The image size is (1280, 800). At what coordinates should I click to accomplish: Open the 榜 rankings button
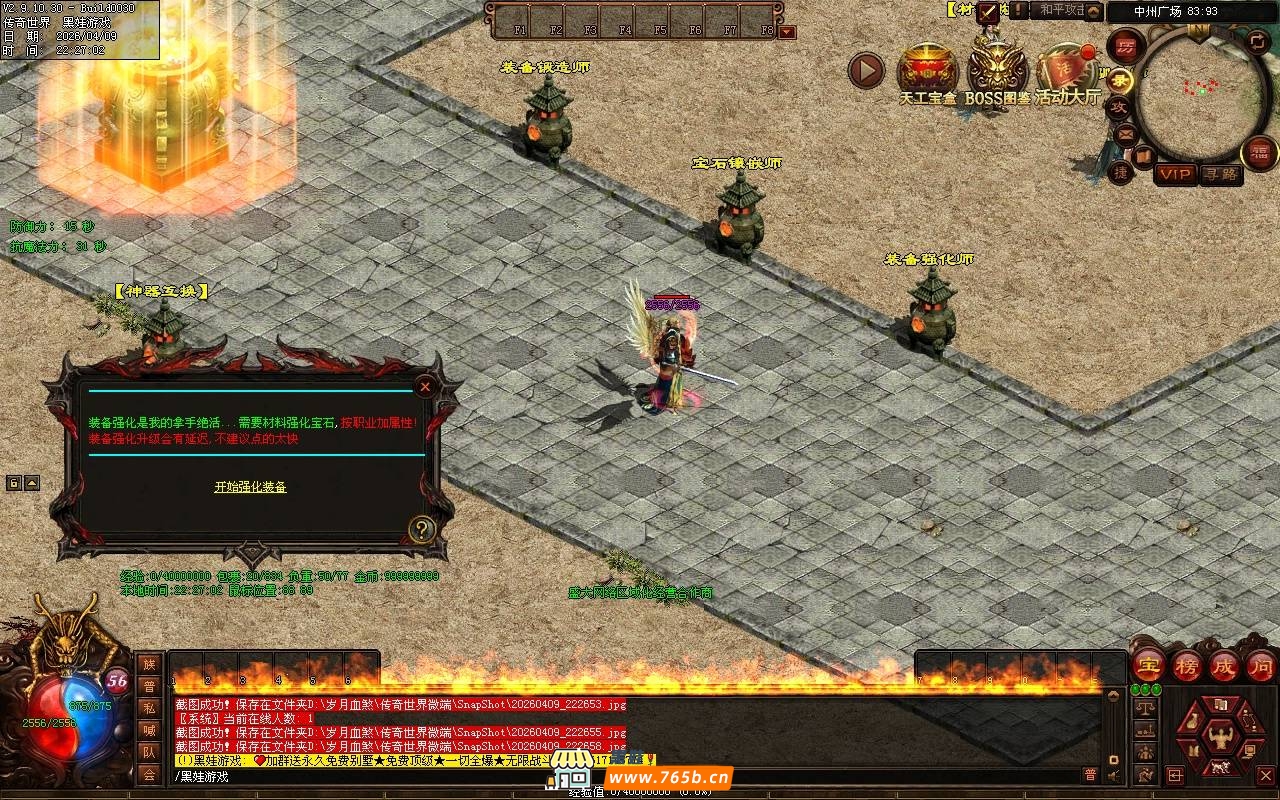tap(1187, 665)
